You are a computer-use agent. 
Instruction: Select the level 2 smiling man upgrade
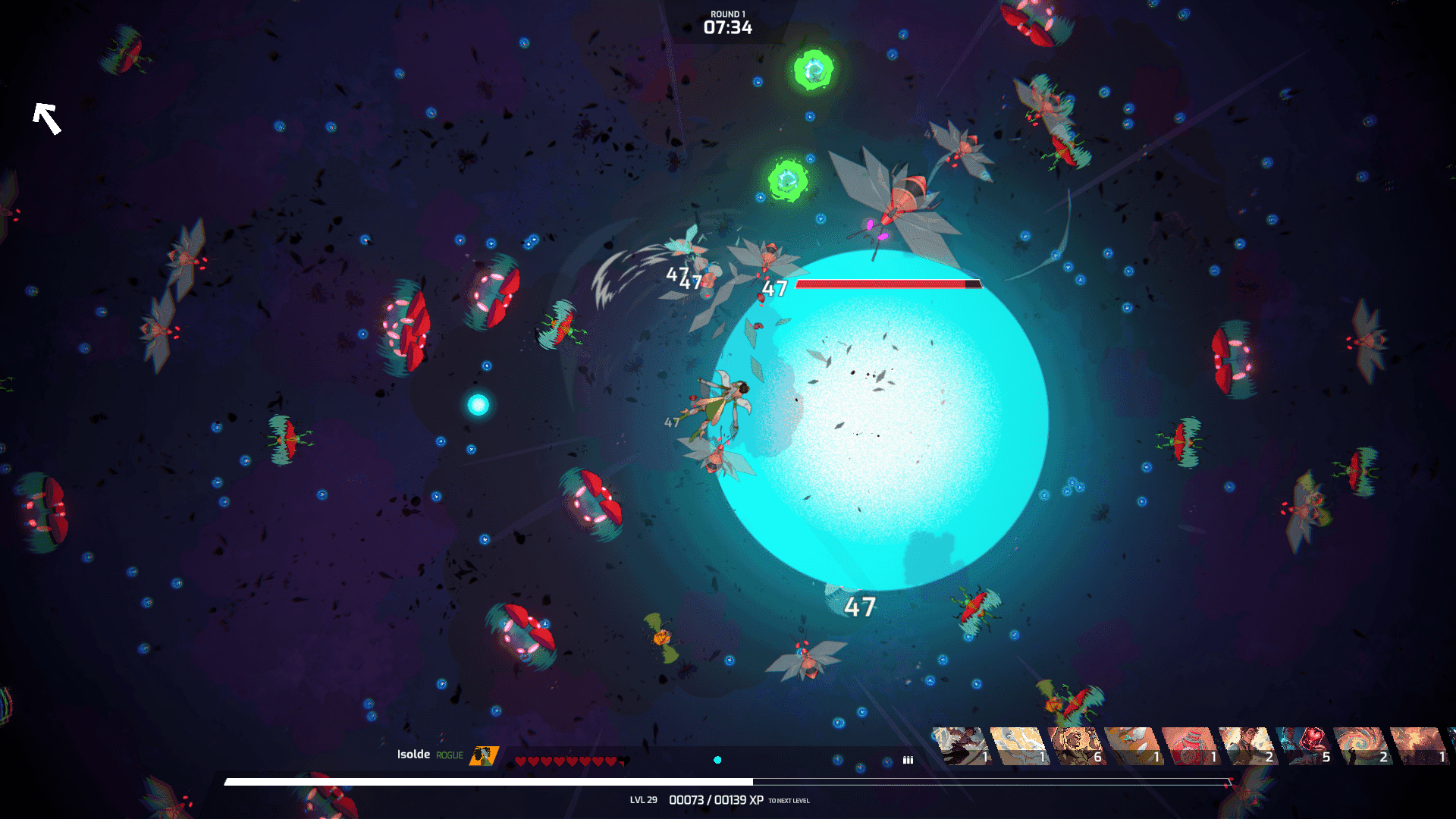tap(1247, 746)
